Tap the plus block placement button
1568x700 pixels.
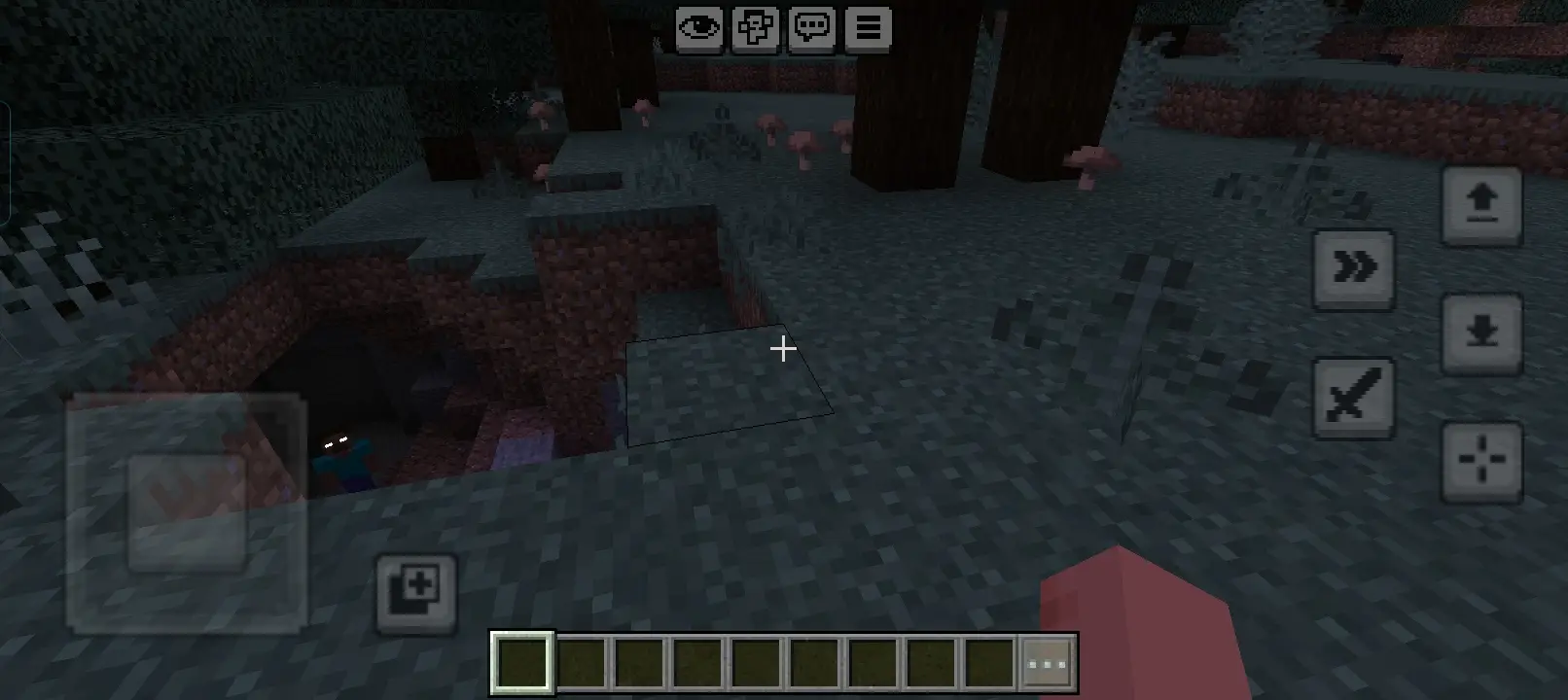[415, 592]
